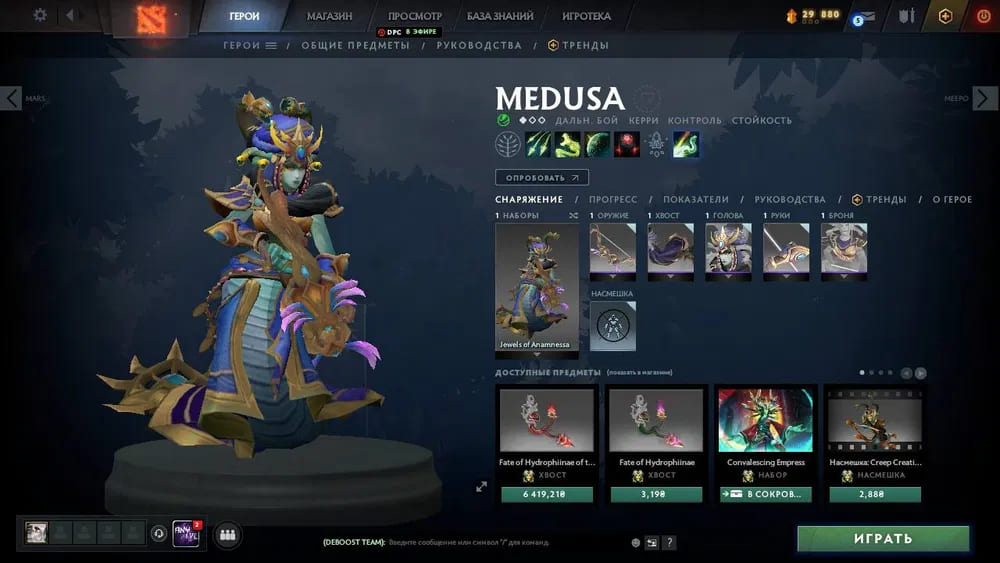This screenshot has width=1000, height=563.
Task: Start matchmaking with the ИГРАТЬ button
Action: tap(883, 539)
